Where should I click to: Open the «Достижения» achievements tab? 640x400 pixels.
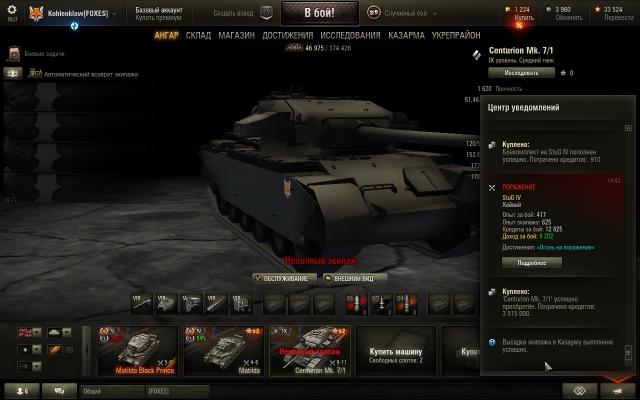coord(288,35)
